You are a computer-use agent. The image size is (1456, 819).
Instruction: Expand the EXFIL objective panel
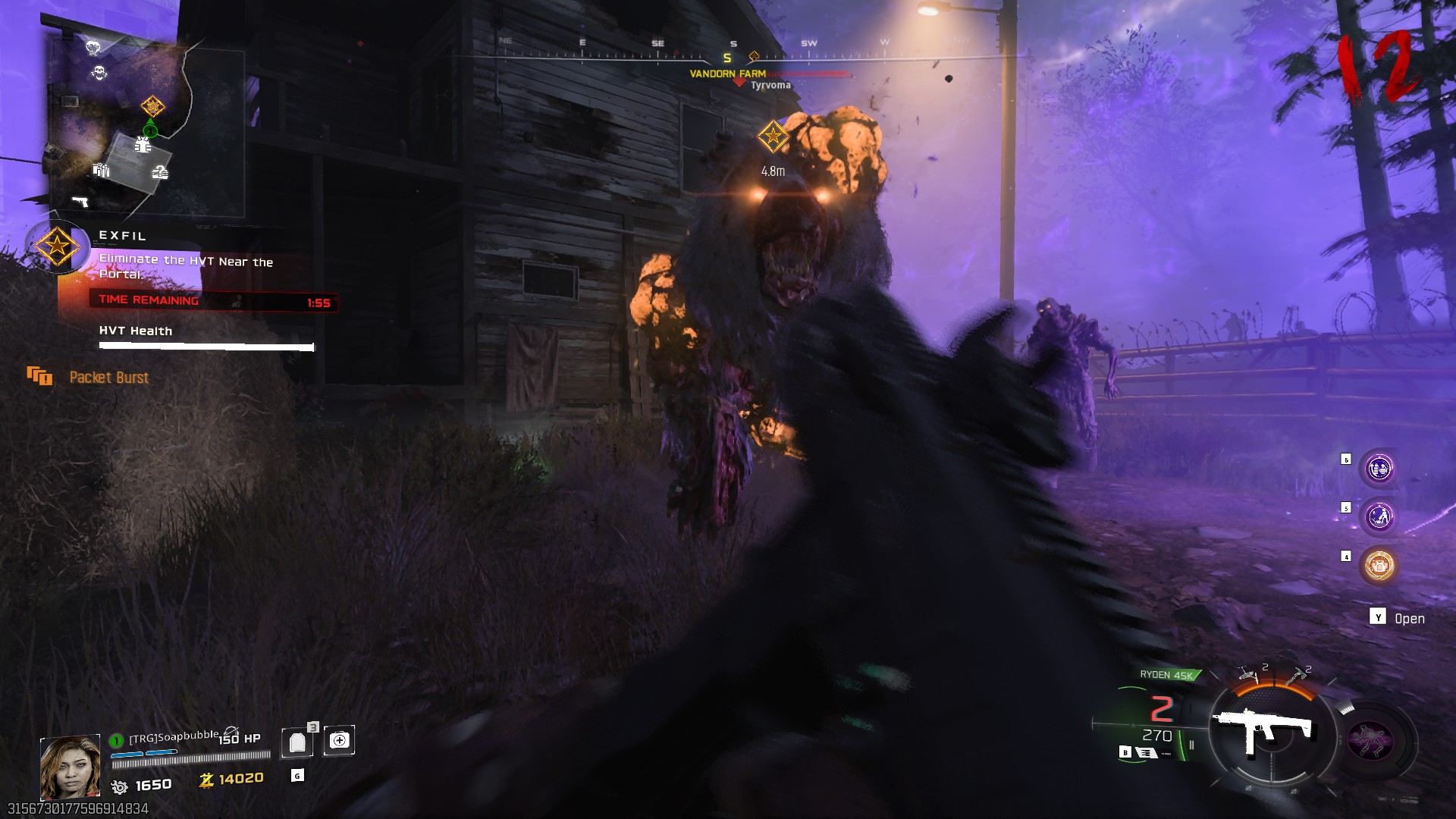click(121, 236)
